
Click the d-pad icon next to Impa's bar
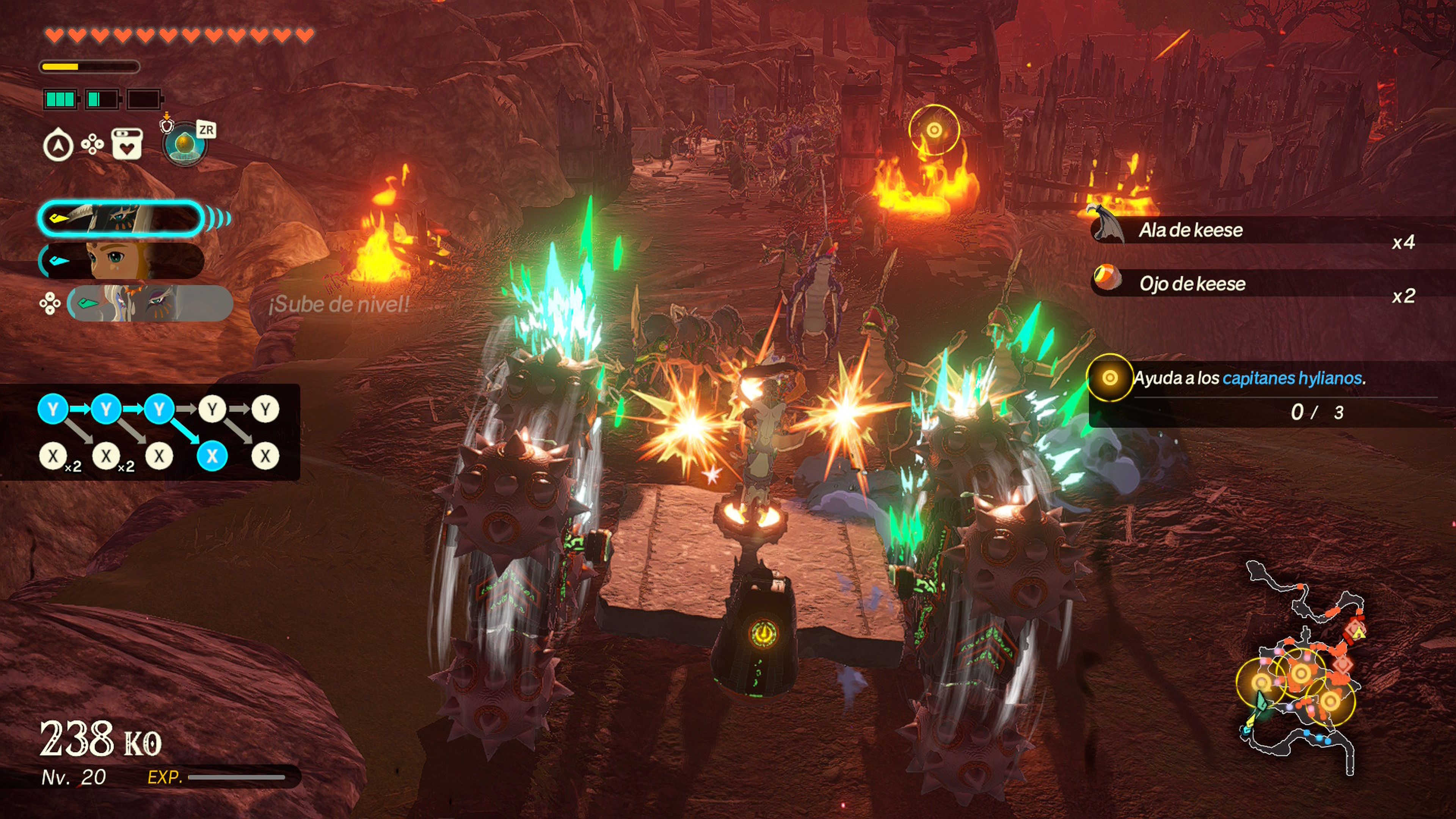pos(51,303)
